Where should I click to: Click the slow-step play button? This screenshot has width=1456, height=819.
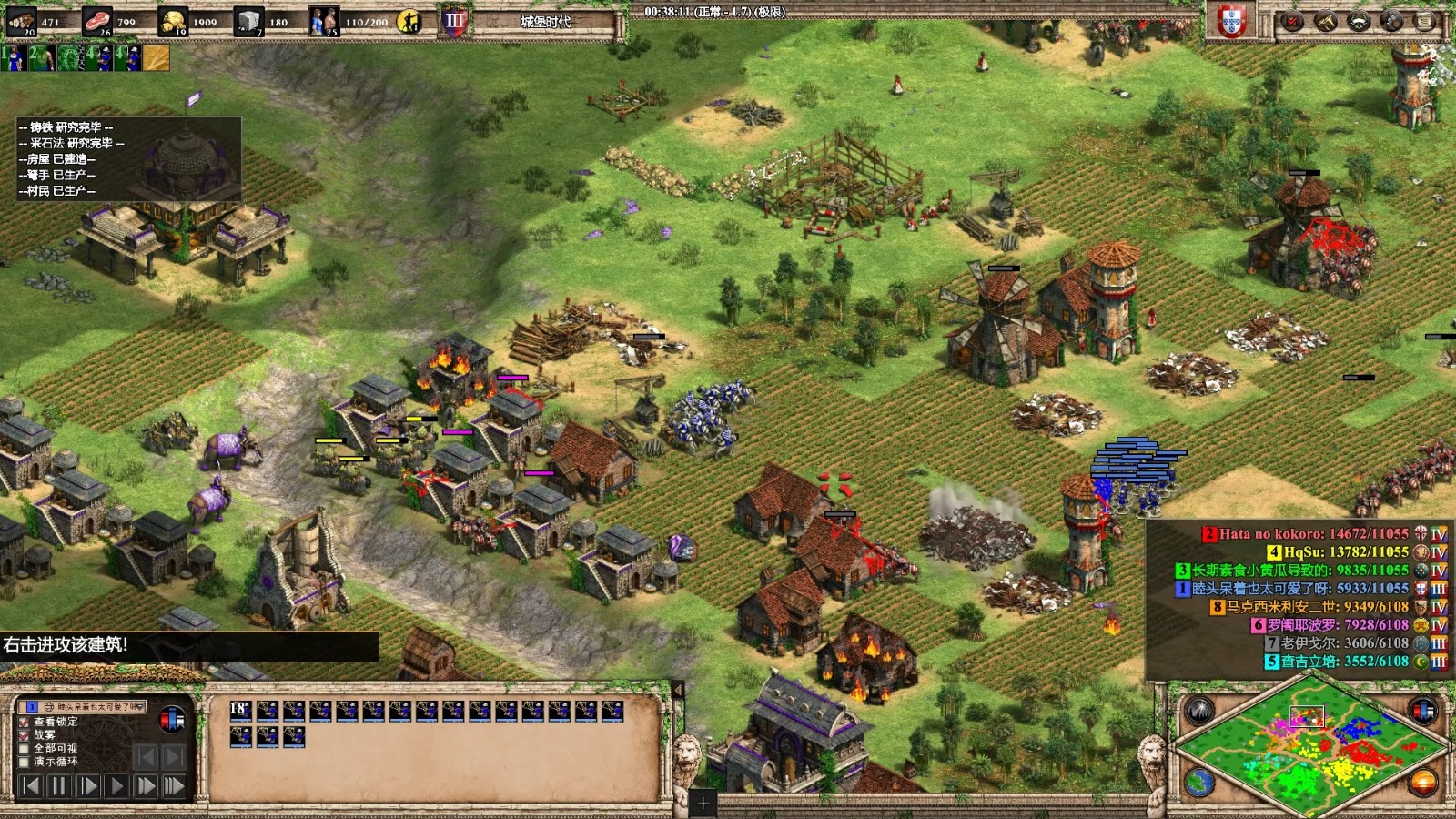coord(88,785)
